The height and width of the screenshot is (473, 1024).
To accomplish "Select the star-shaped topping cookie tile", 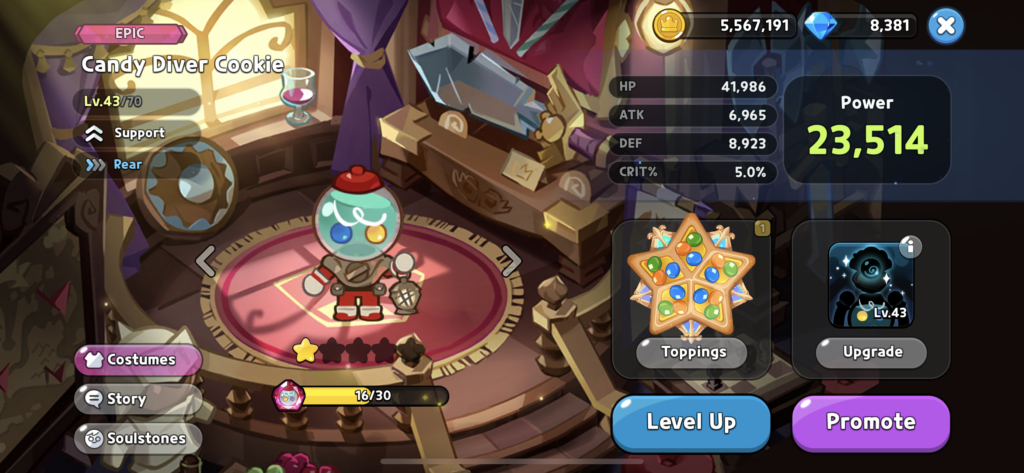I will tap(691, 279).
